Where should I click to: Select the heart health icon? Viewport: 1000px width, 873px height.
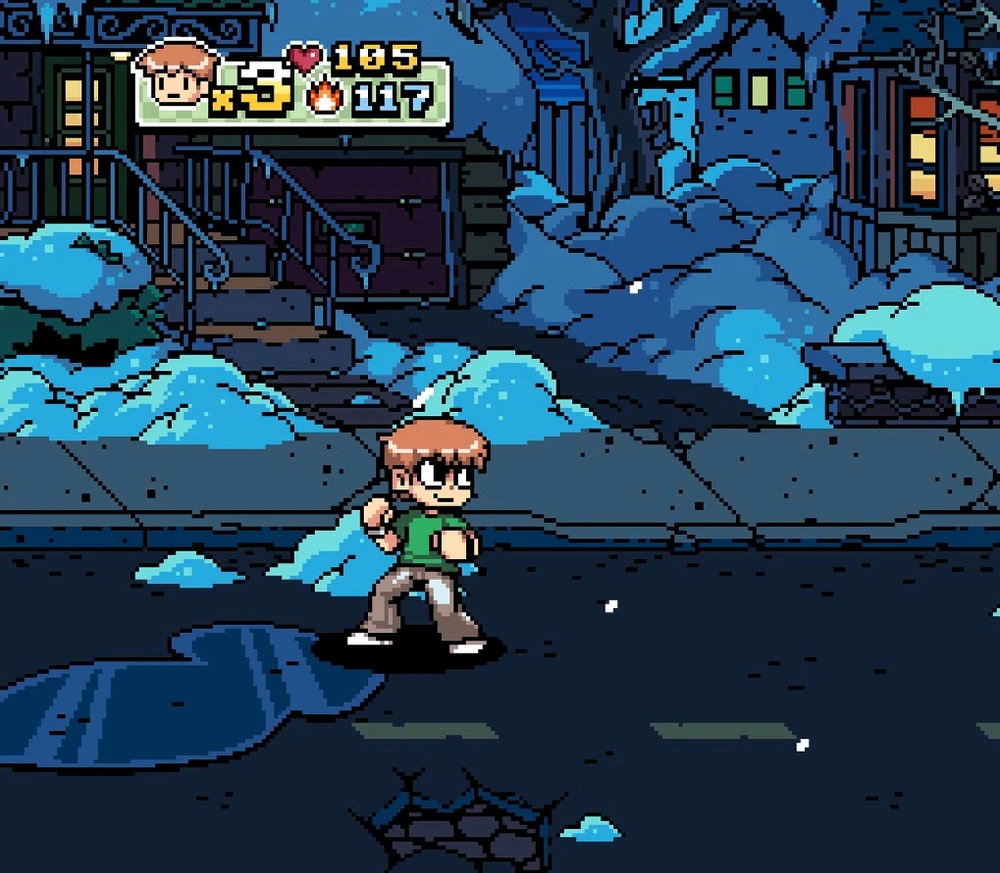point(305,57)
